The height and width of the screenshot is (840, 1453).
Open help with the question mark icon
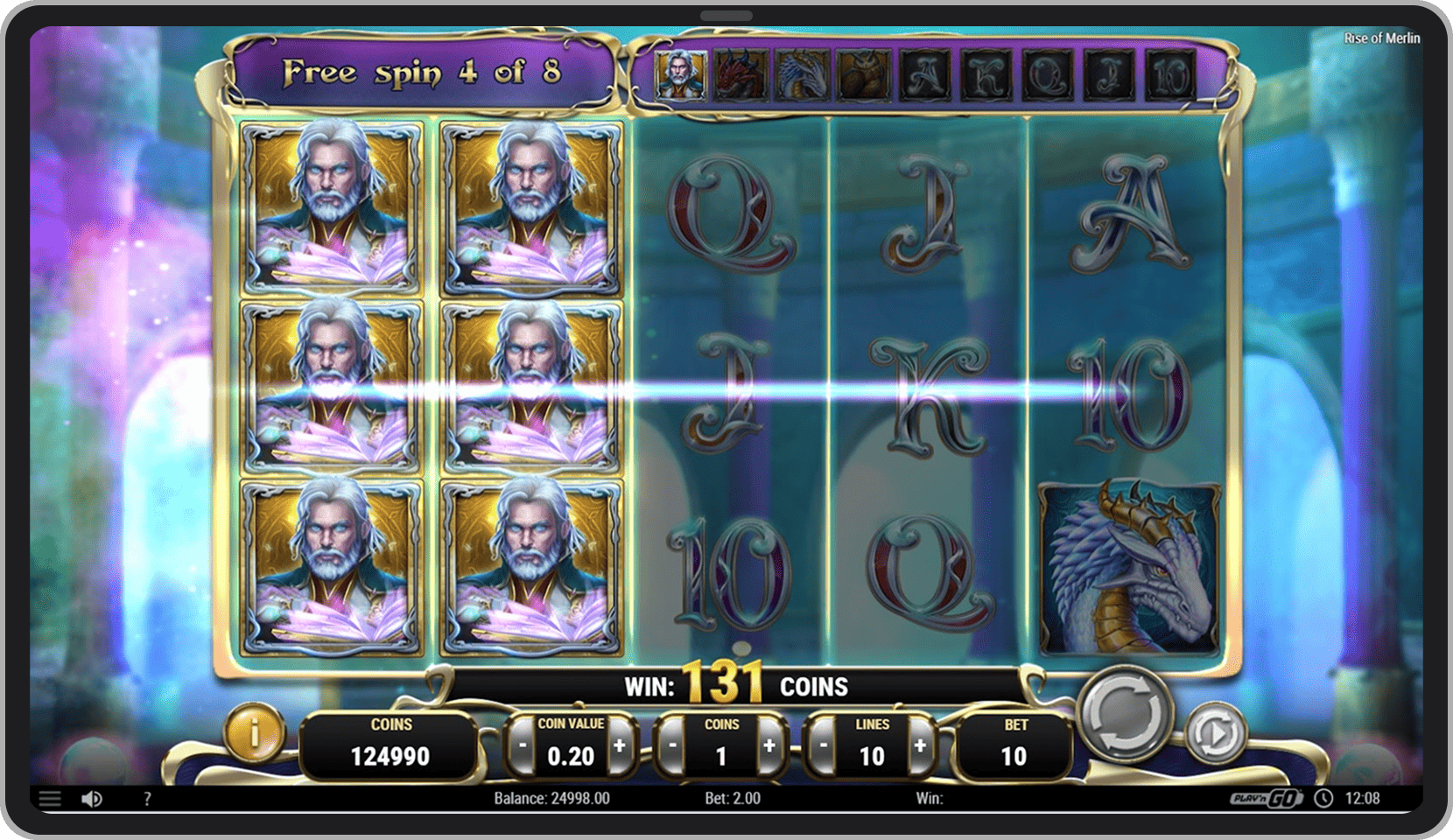coord(146,798)
